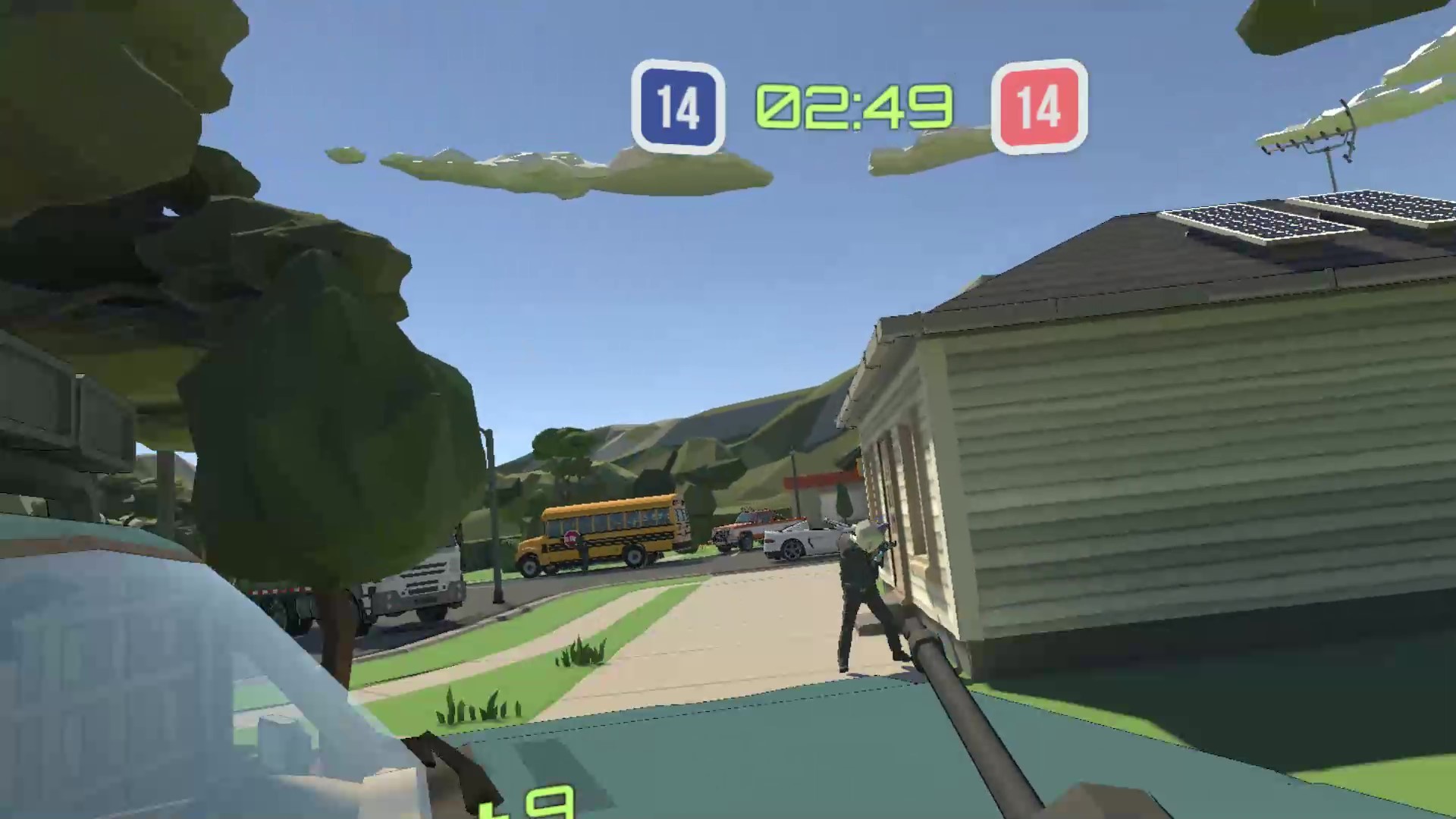This screenshot has height=819, width=1456.
Task: Select the green match timer reading 02:49
Action: click(x=852, y=106)
